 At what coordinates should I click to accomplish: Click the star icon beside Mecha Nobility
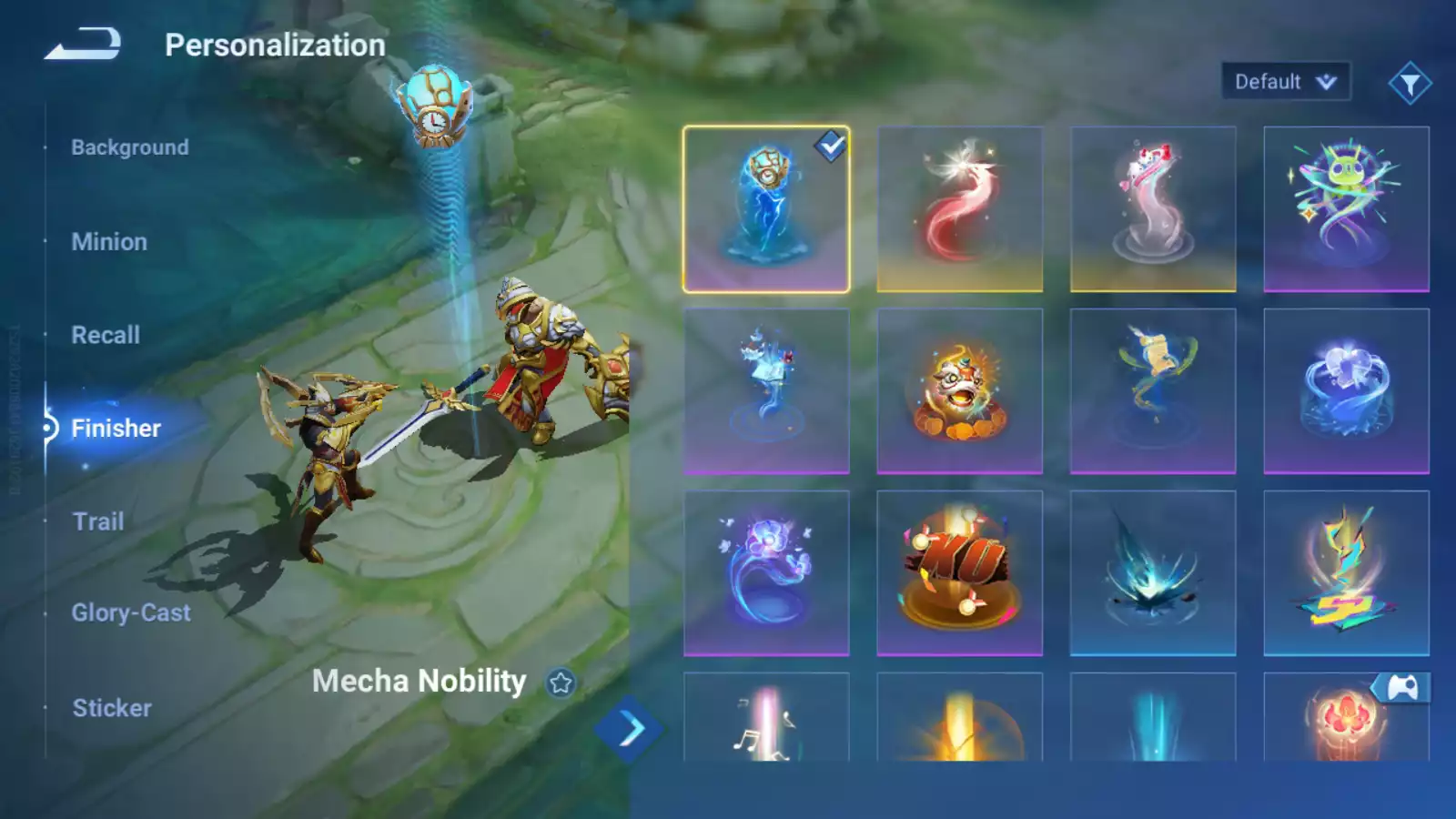click(561, 682)
